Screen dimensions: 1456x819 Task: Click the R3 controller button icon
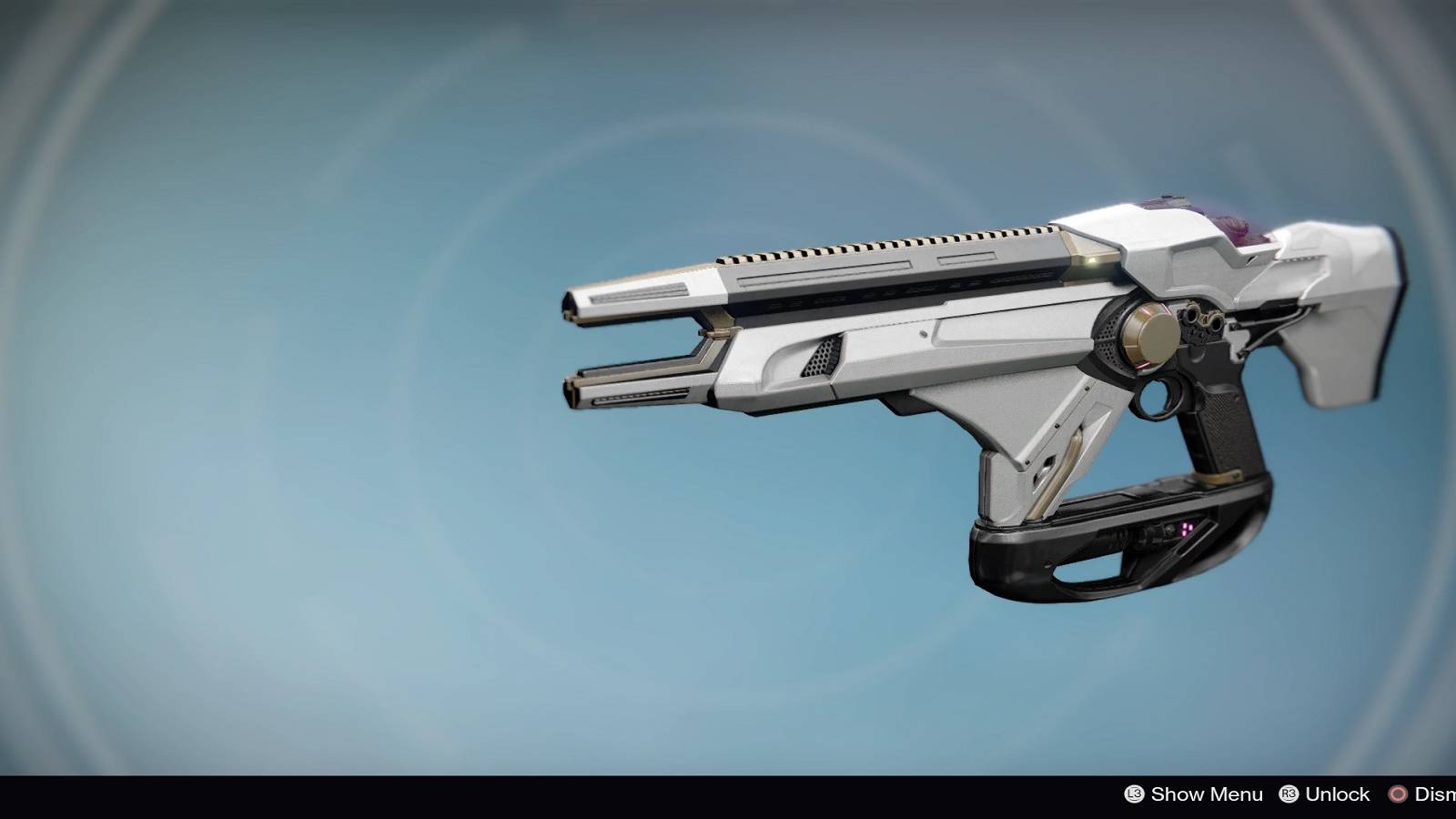[x=1289, y=794]
